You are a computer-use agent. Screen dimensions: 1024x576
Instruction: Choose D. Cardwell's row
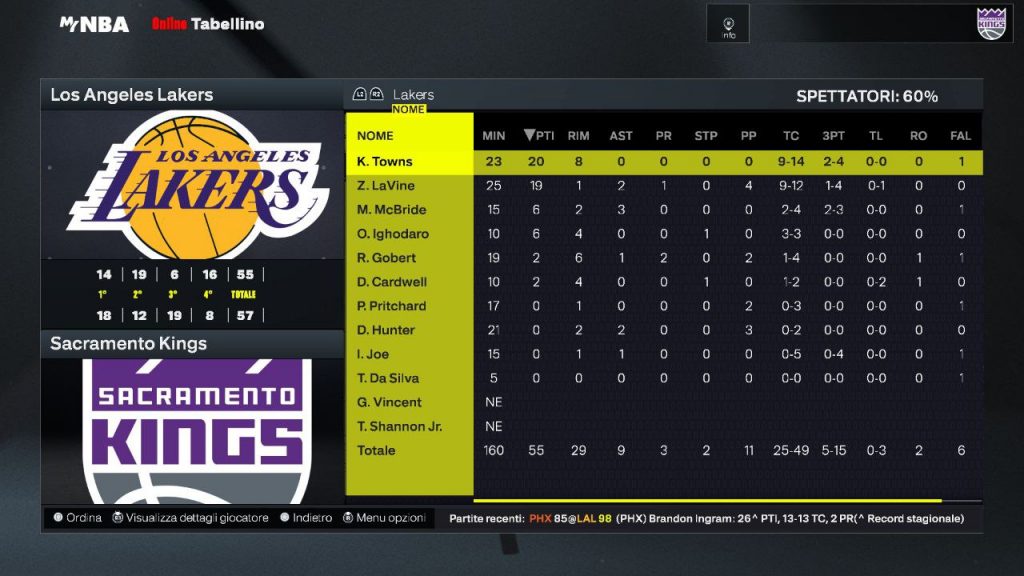click(x=391, y=282)
